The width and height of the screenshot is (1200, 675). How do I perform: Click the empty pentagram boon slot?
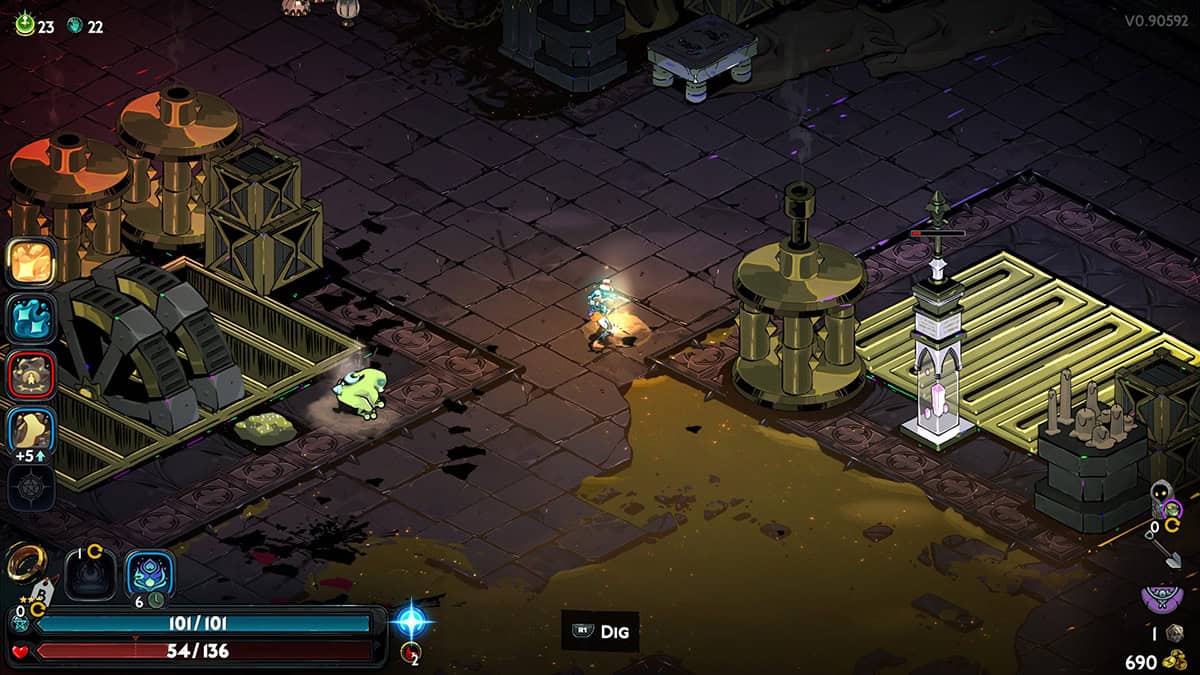31,489
